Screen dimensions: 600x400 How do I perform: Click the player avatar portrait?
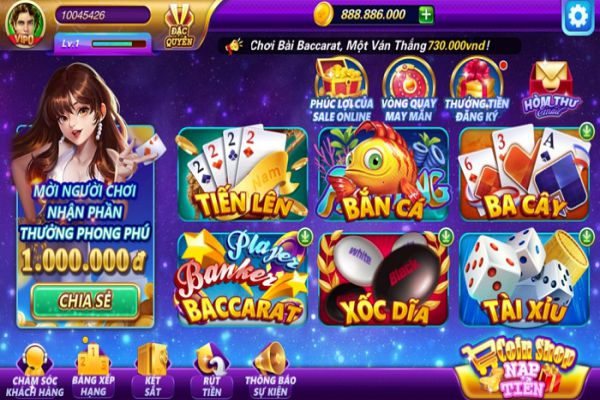23,22
